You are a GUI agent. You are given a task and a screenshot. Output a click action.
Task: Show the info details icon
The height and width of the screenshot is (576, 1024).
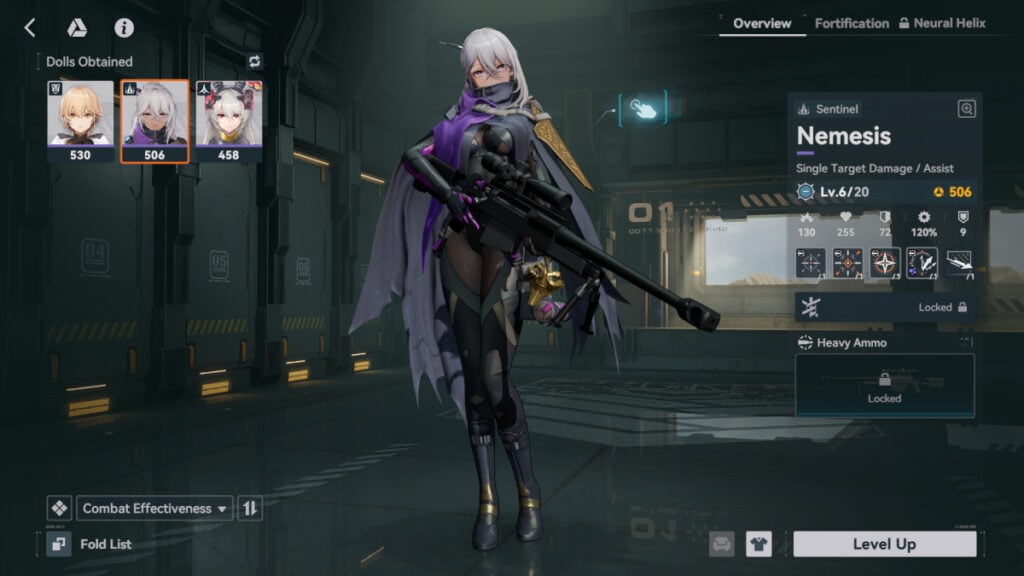coord(124,28)
